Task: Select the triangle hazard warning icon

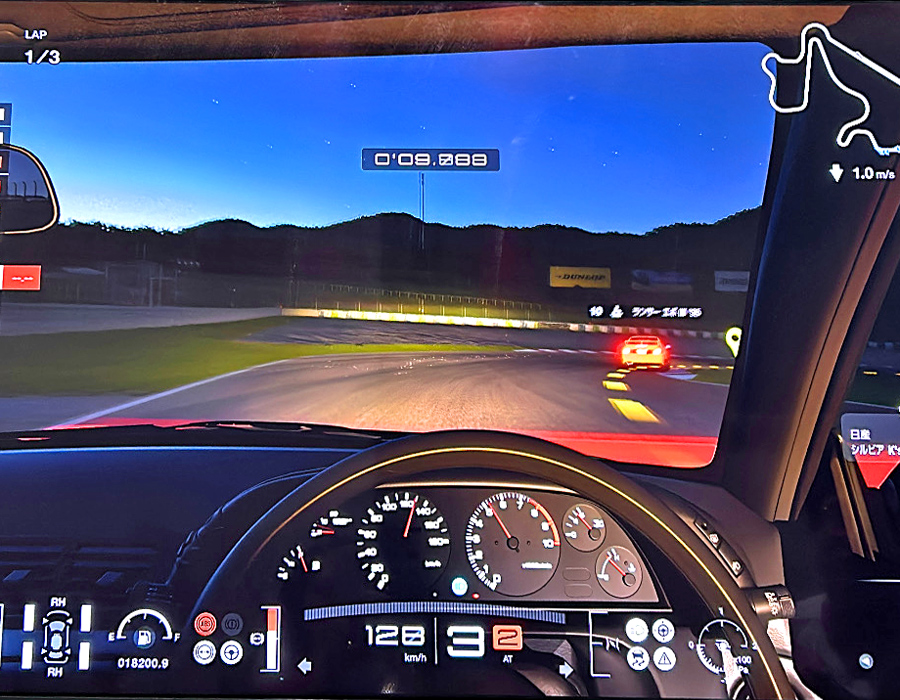Action: [664, 657]
